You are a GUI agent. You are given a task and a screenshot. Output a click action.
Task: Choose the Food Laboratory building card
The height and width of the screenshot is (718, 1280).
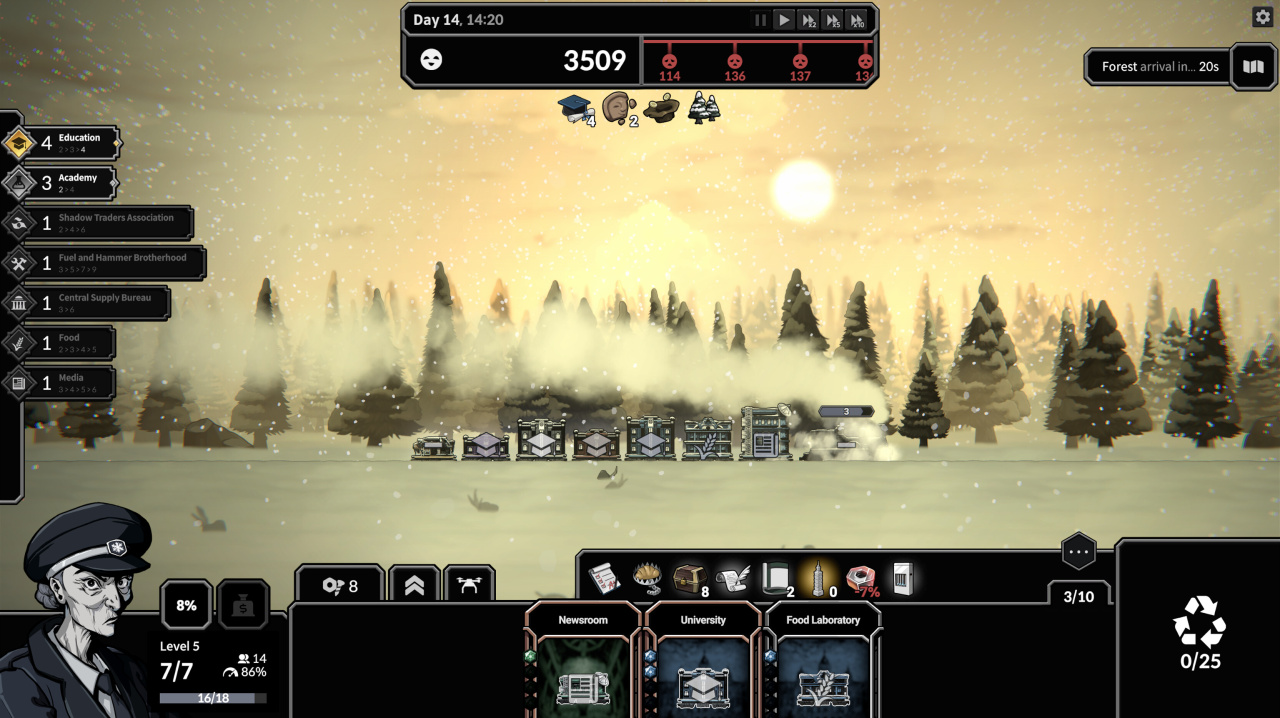[x=823, y=665]
